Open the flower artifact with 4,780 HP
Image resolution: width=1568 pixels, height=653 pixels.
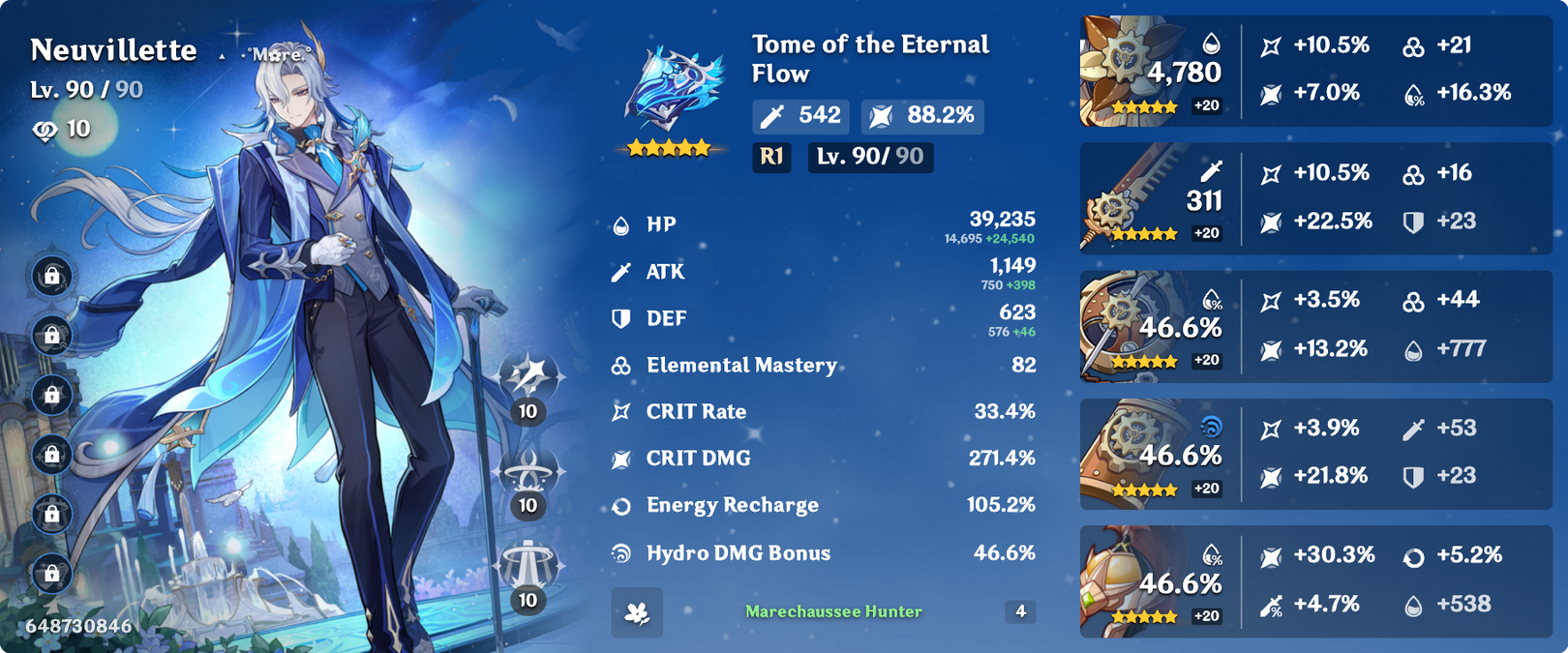pyautogui.click(x=1123, y=68)
